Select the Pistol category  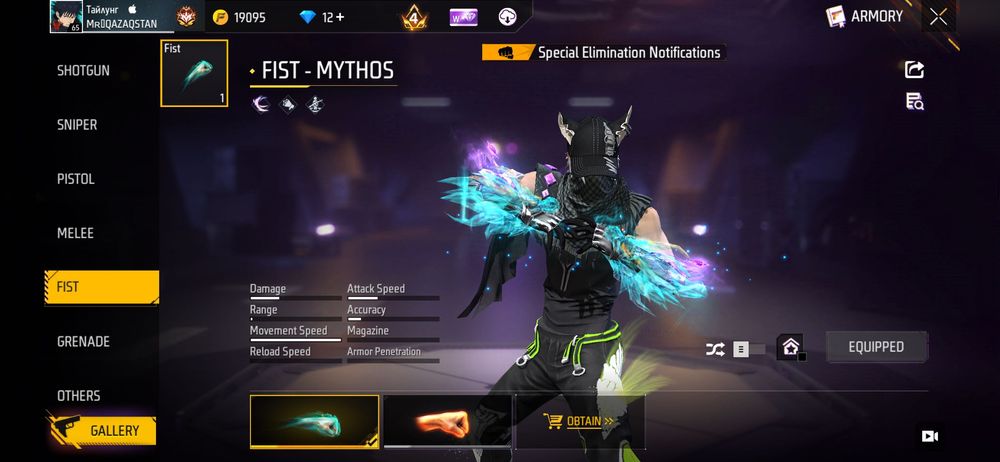(76, 179)
